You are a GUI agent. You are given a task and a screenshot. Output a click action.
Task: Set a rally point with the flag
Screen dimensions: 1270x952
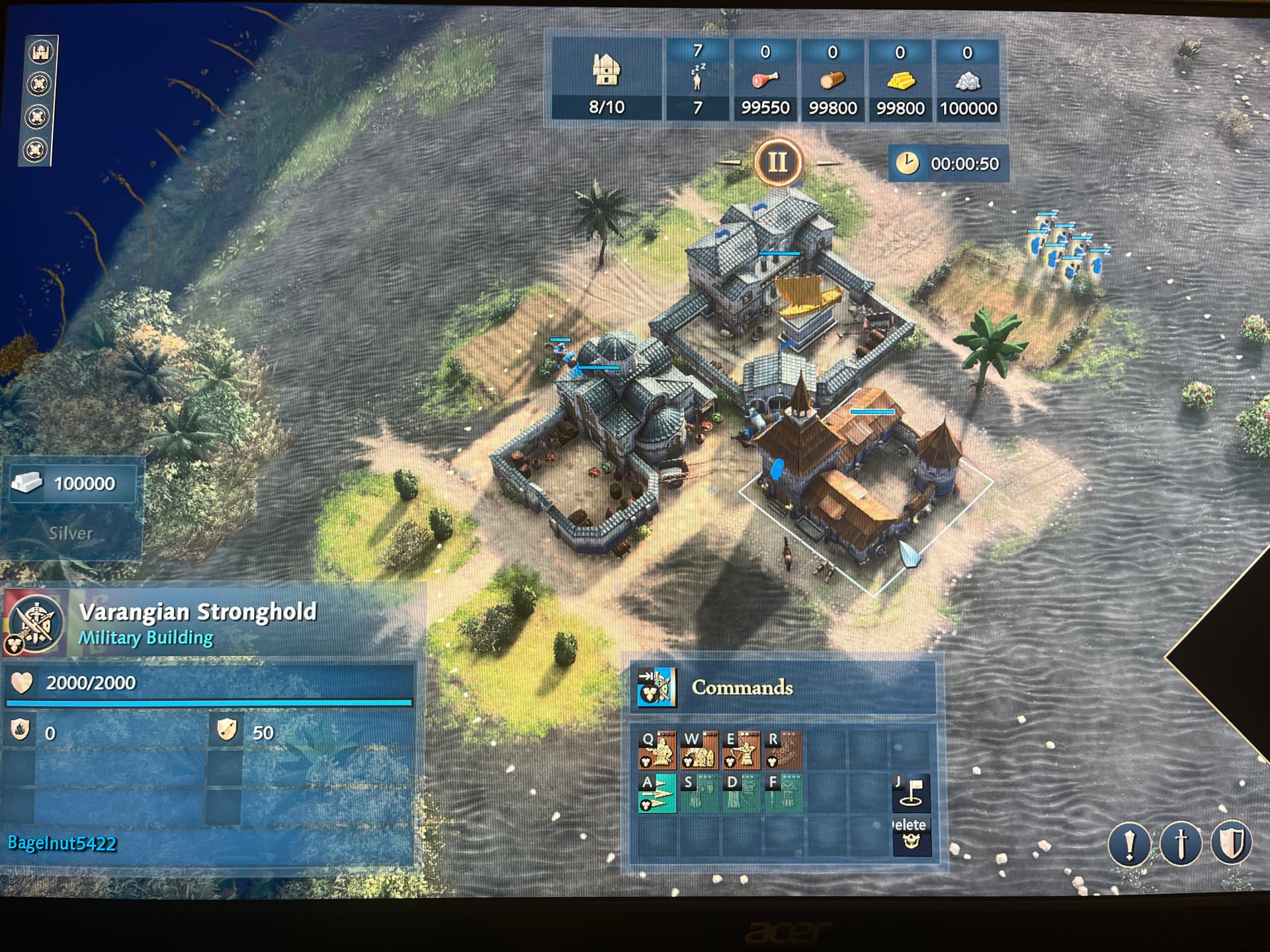coord(911,793)
